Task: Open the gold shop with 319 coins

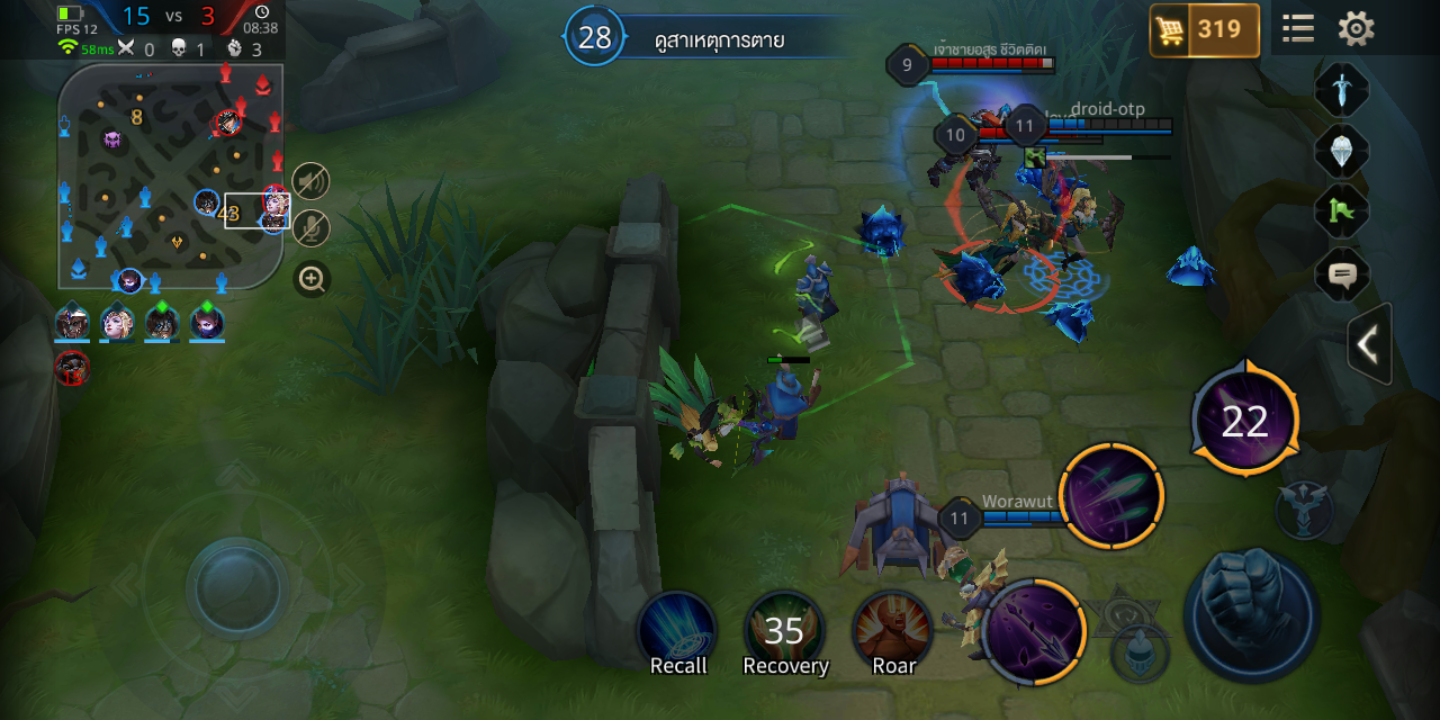Action: pos(1204,30)
